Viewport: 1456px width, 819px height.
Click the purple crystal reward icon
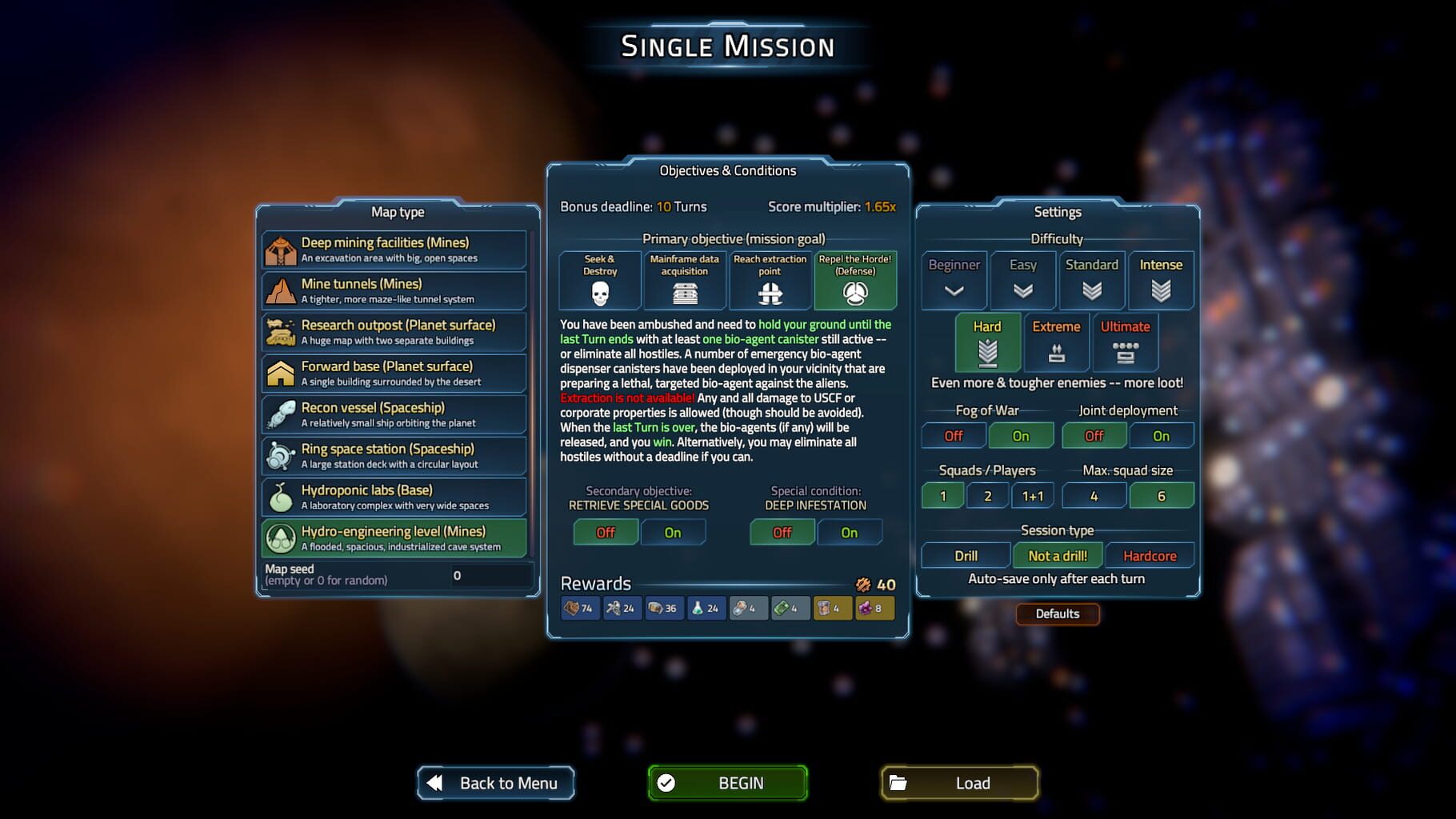(x=875, y=608)
